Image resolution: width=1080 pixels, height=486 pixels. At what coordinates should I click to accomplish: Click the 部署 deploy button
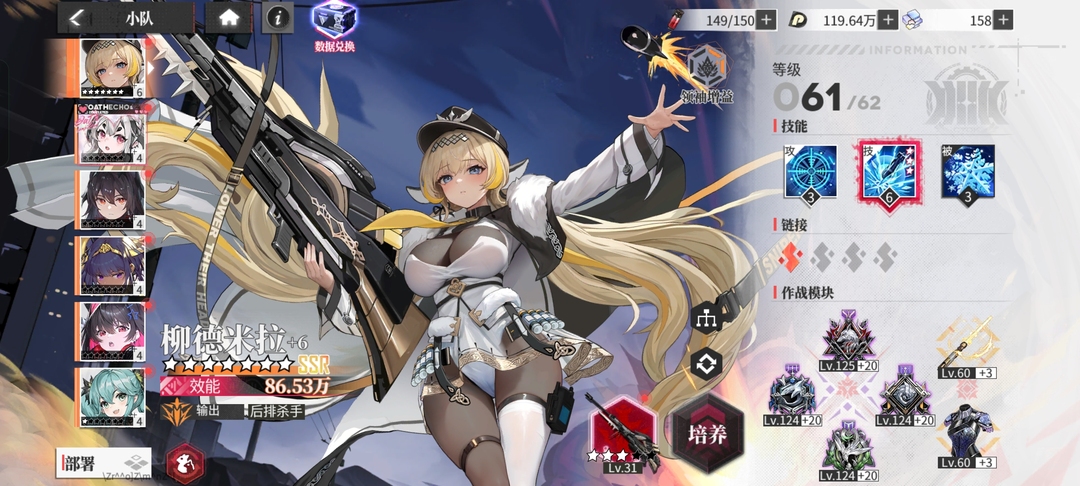coord(104,462)
